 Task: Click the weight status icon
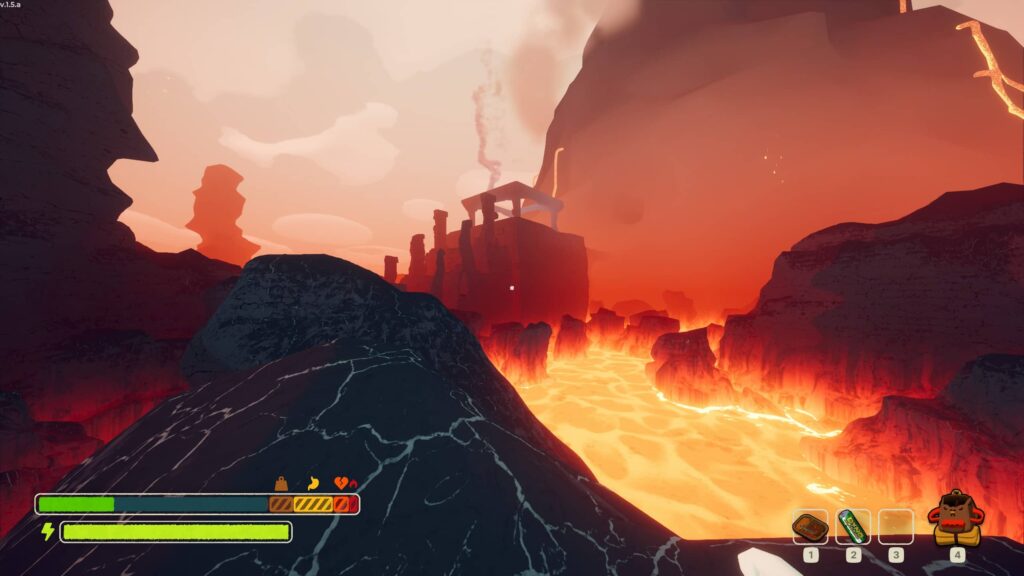282,482
